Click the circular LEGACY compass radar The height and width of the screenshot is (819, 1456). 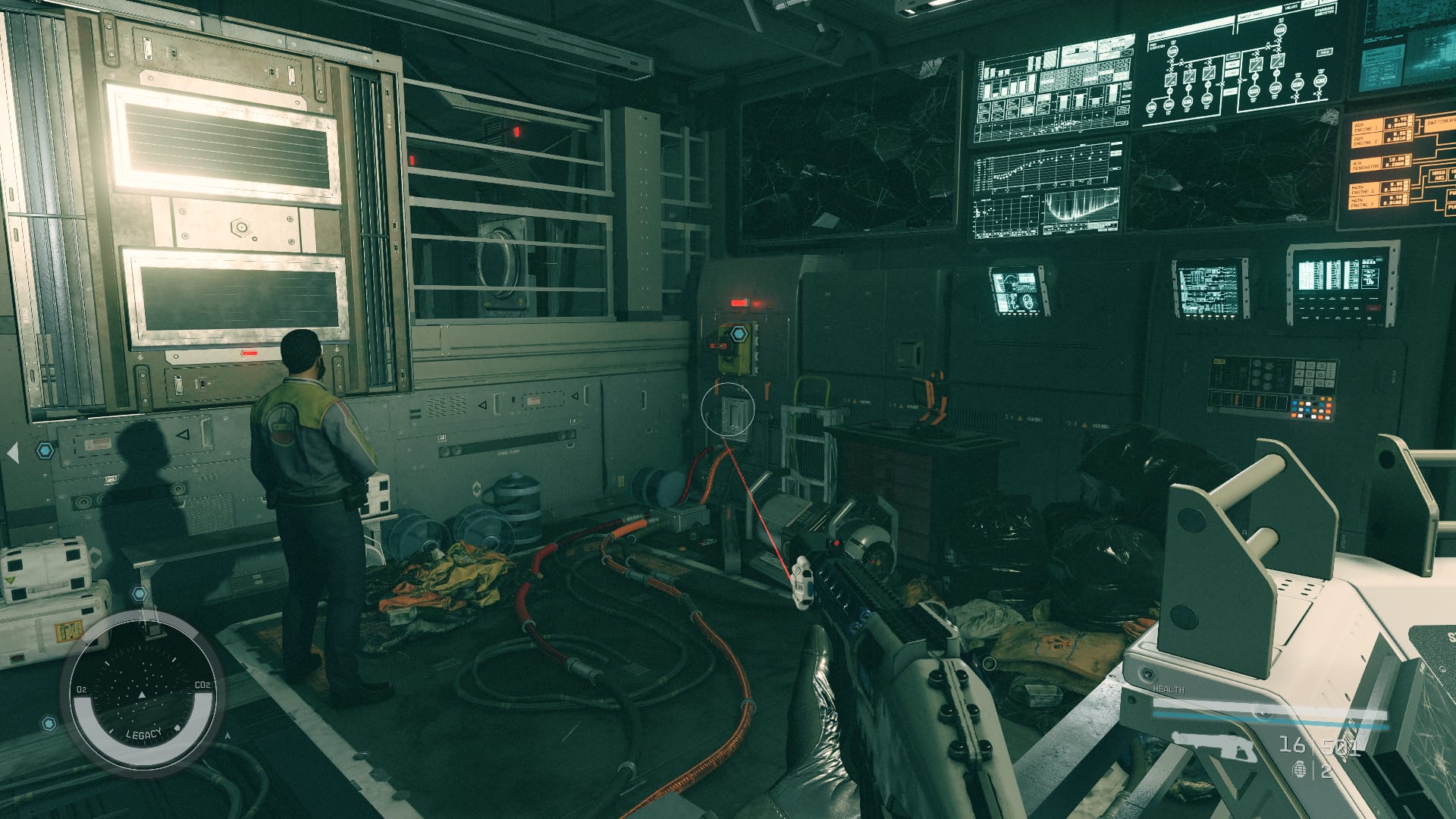[x=143, y=695]
